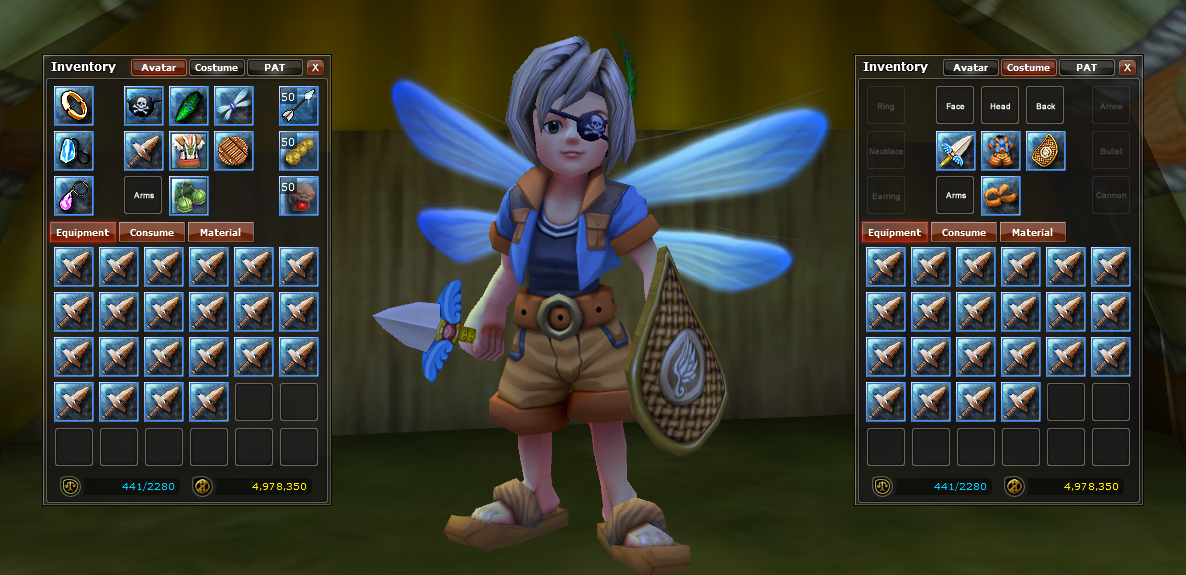Choose the blue dragonfly wings slot
1186x575 pixels.
(234, 105)
